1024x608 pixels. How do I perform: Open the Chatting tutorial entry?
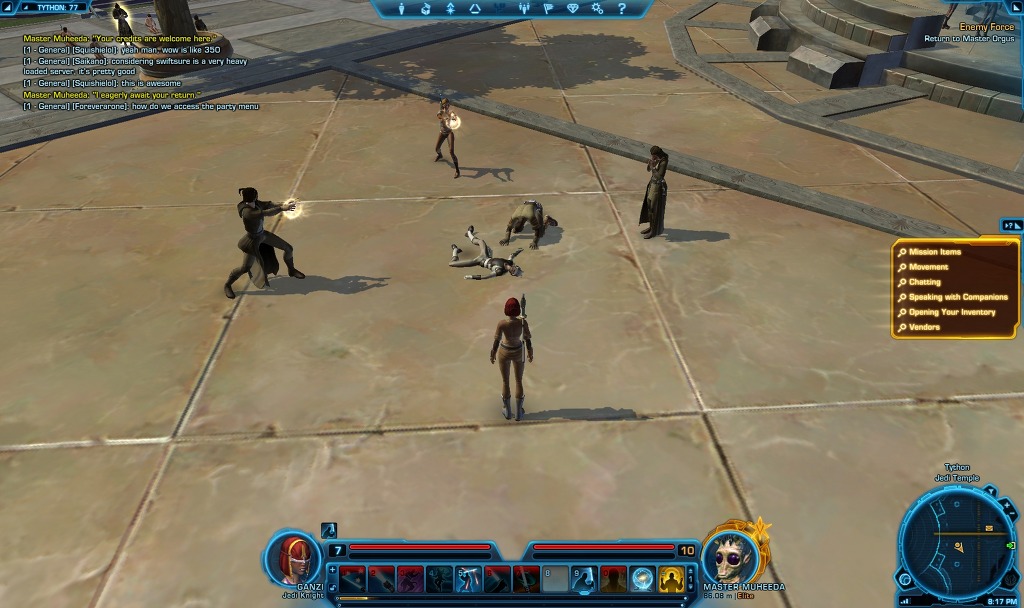click(x=924, y=282)
